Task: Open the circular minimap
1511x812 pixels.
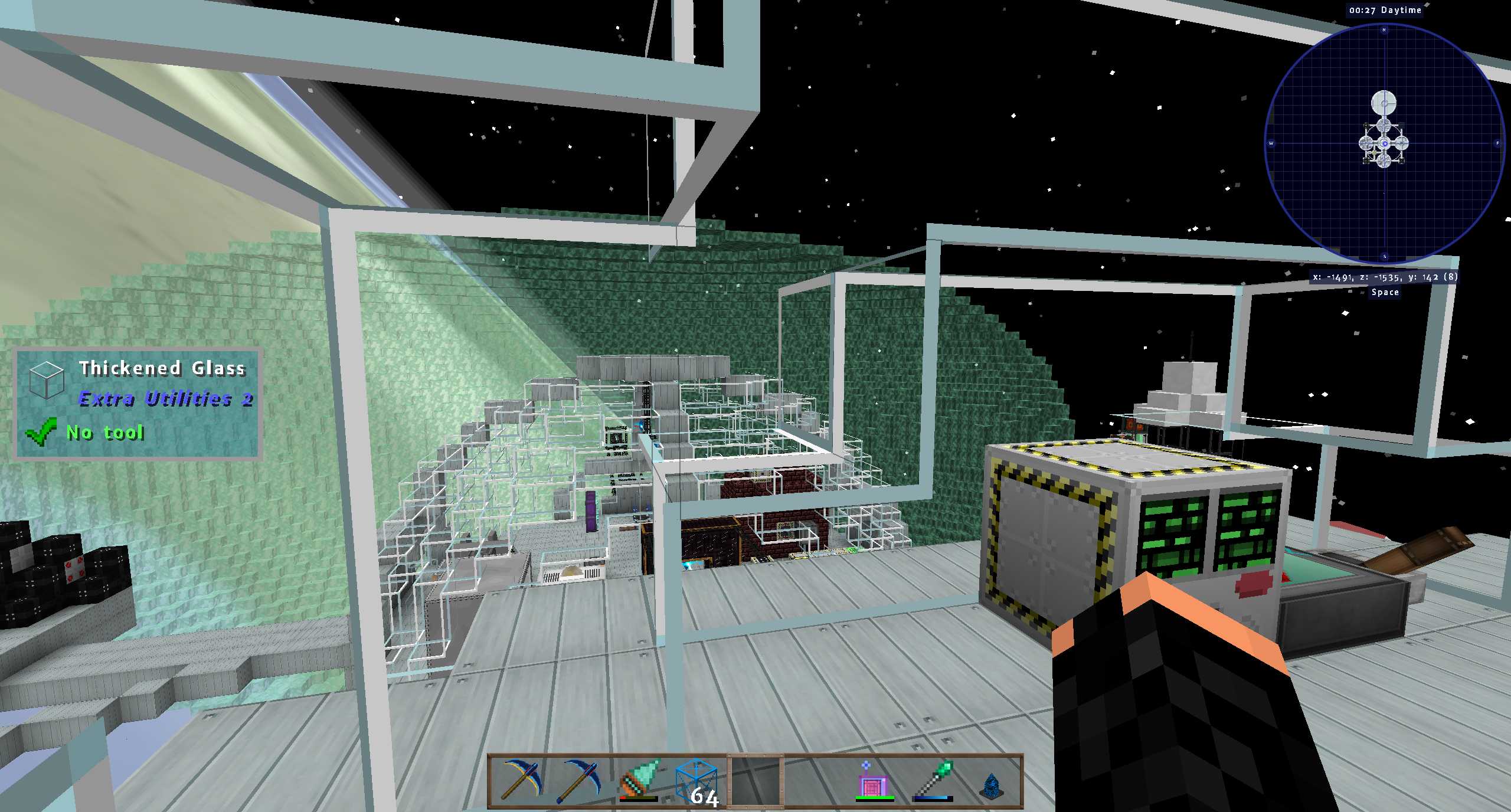Action: tap(1384, 143)
